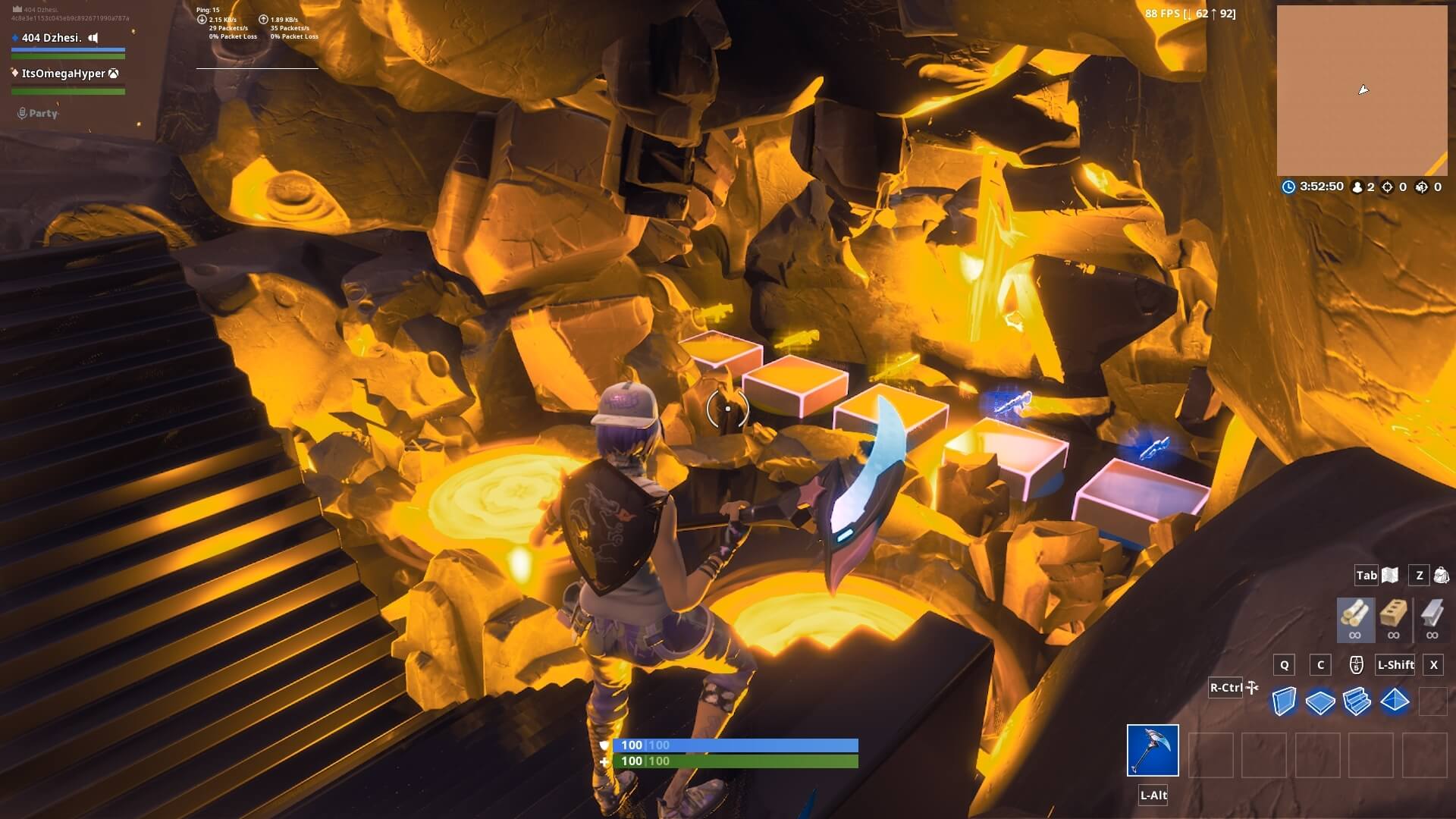The image size is (1456, 819).
Task: Click the X keybind button
Action: 1434,665
